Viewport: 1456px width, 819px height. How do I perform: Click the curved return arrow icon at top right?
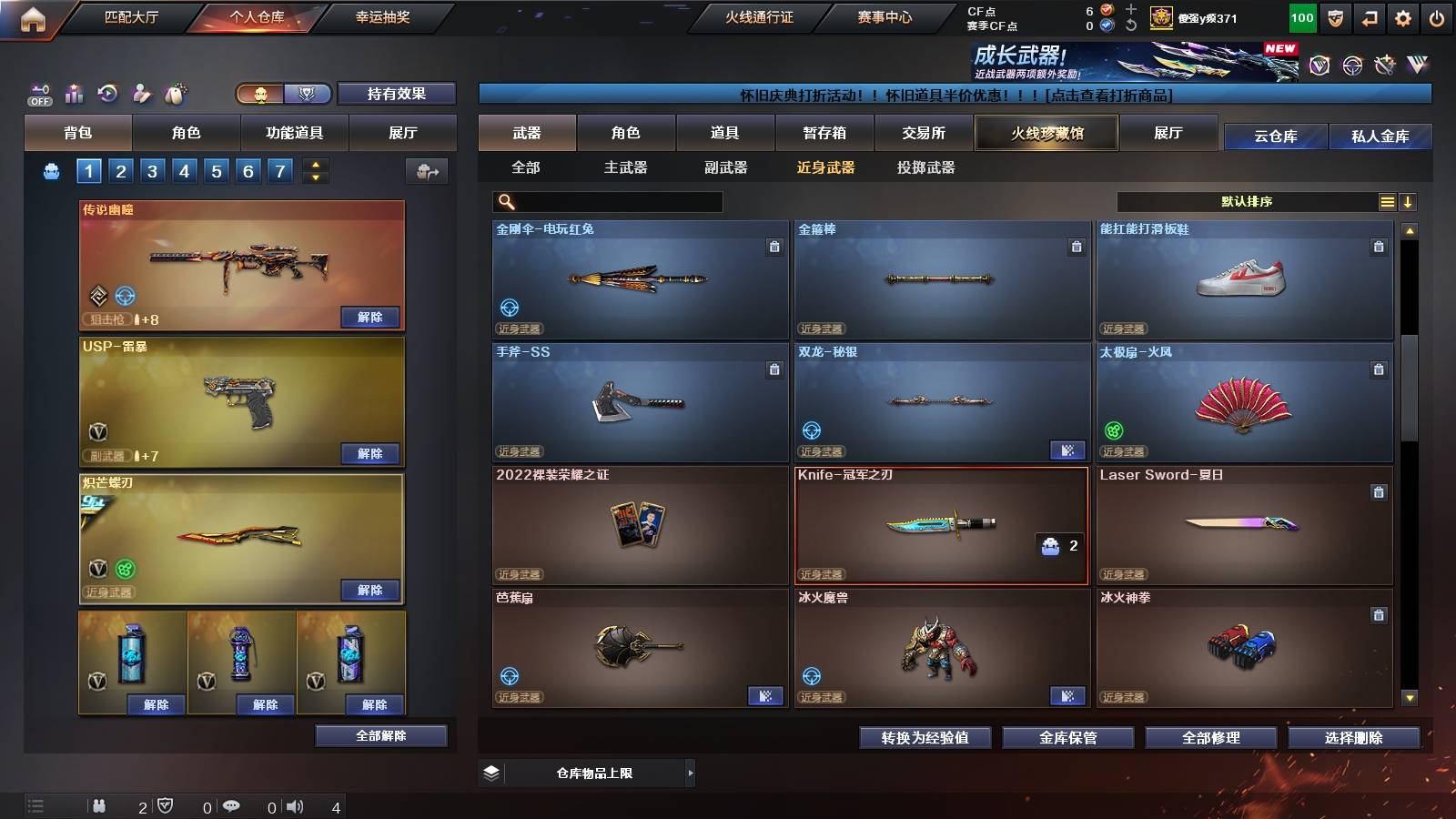pyautogui.click(x=1367, y=16)
